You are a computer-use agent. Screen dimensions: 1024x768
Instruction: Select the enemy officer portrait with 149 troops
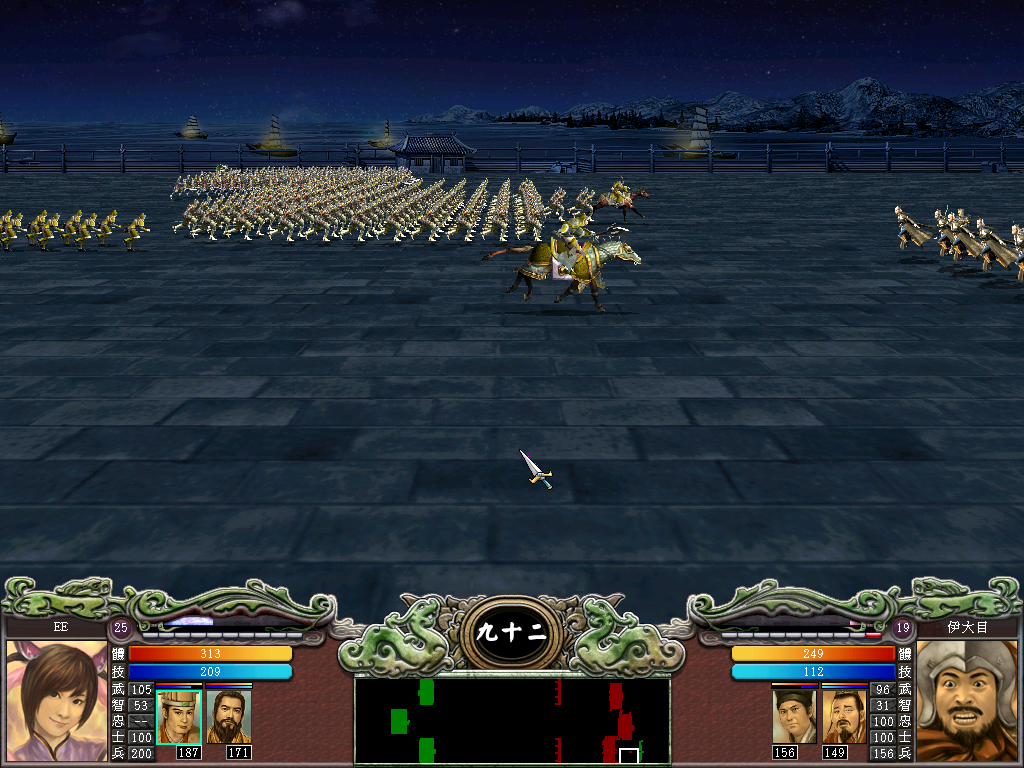(844, 716)
